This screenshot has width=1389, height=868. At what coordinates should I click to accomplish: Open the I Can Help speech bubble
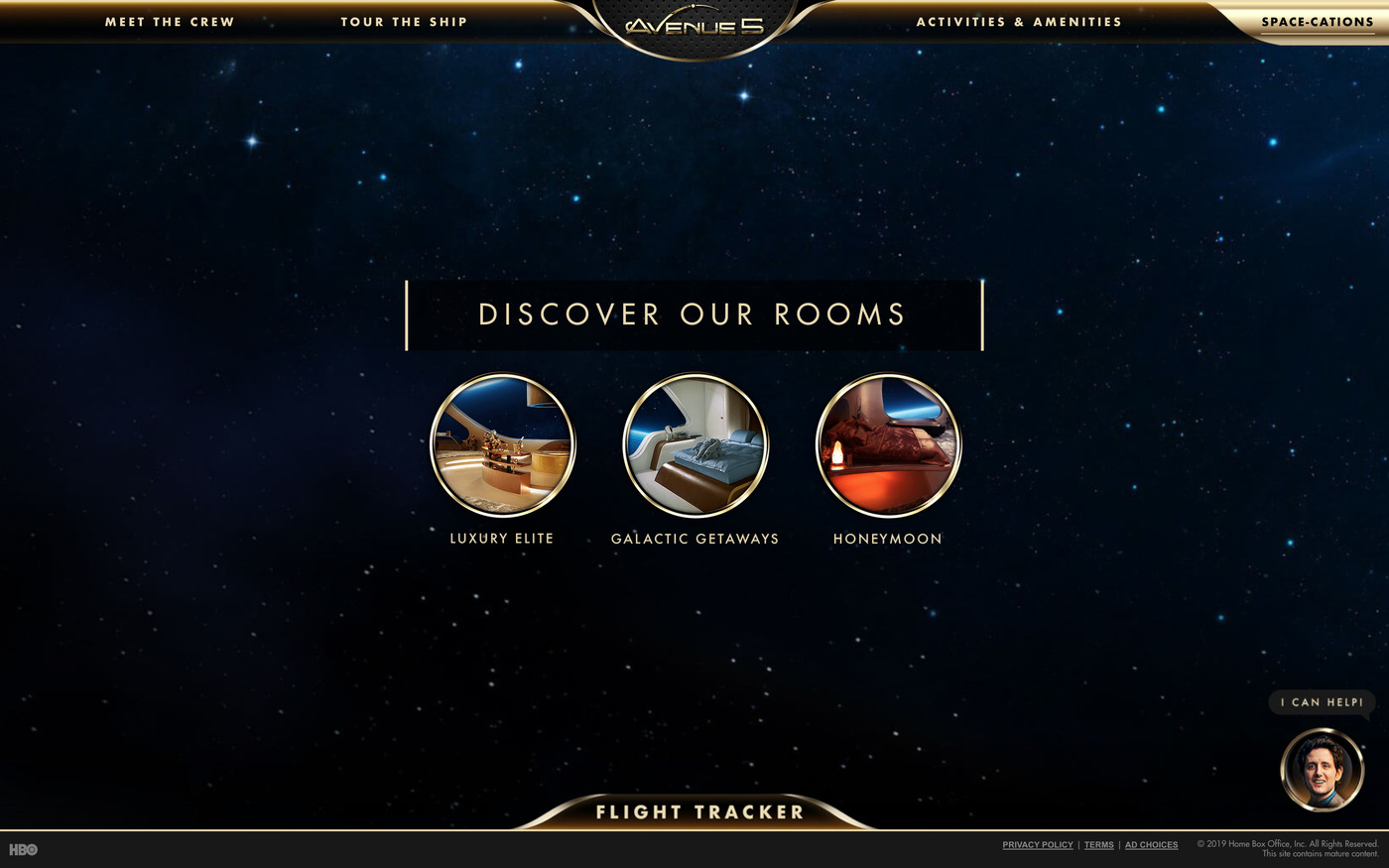(1322, 702)
